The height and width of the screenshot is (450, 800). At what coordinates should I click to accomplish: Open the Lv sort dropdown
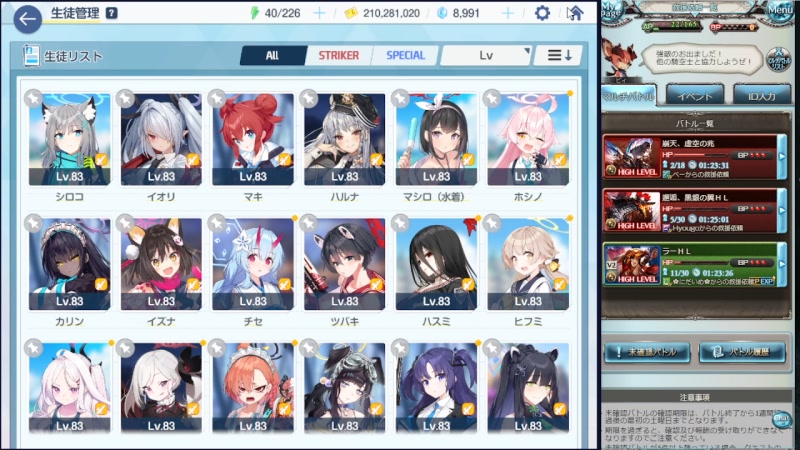486,56
